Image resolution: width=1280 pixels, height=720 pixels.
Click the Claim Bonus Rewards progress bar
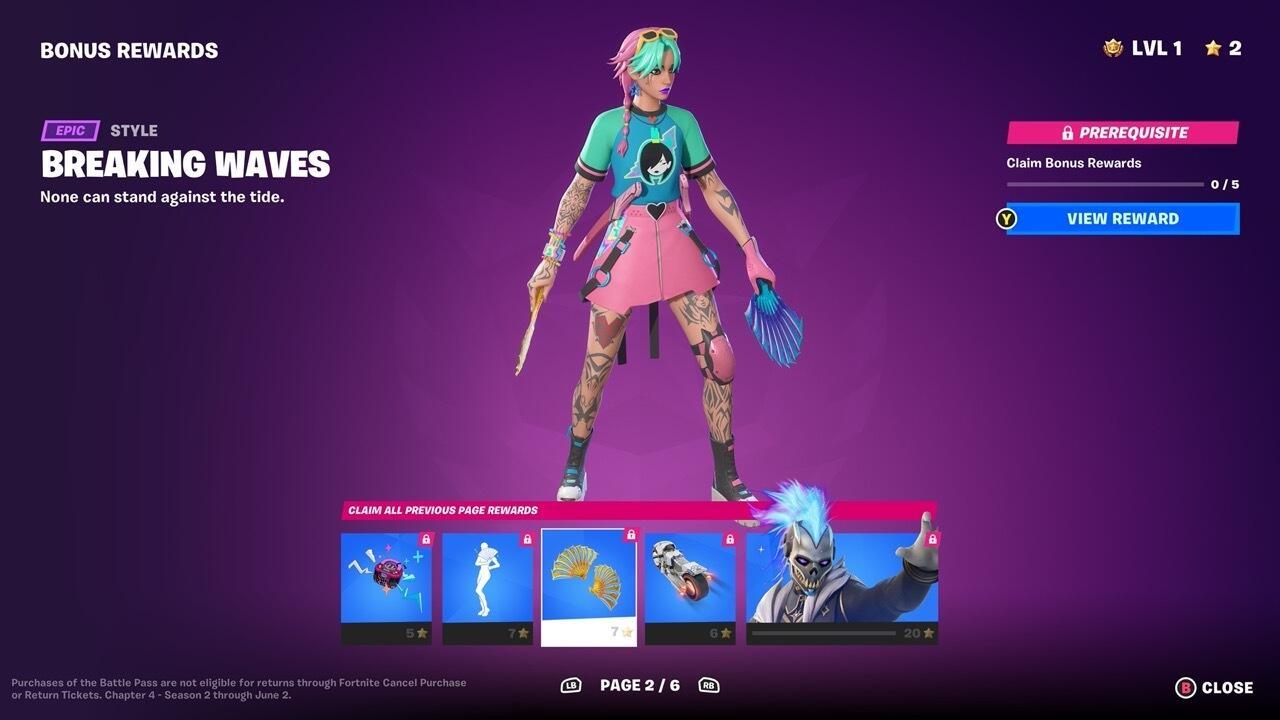1105,183
